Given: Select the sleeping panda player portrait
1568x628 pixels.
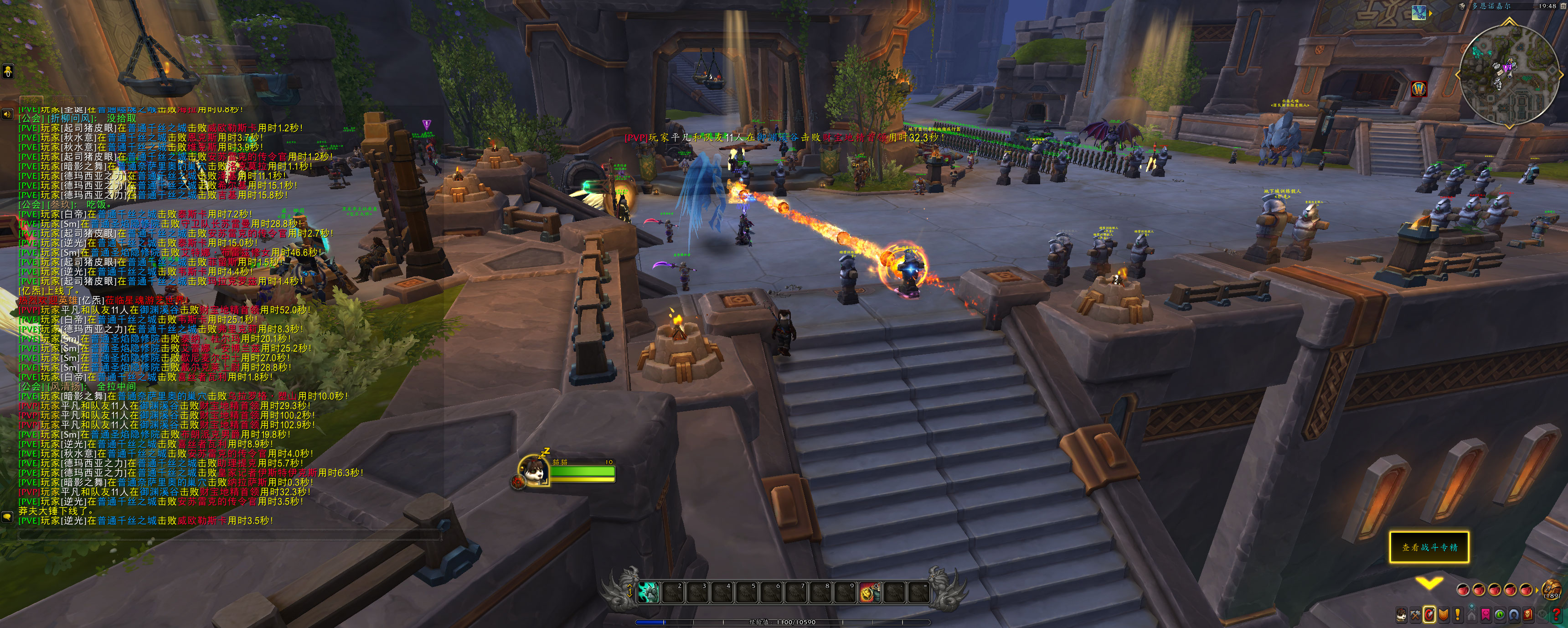Looking at the screenshot, I should pos(533,471).
